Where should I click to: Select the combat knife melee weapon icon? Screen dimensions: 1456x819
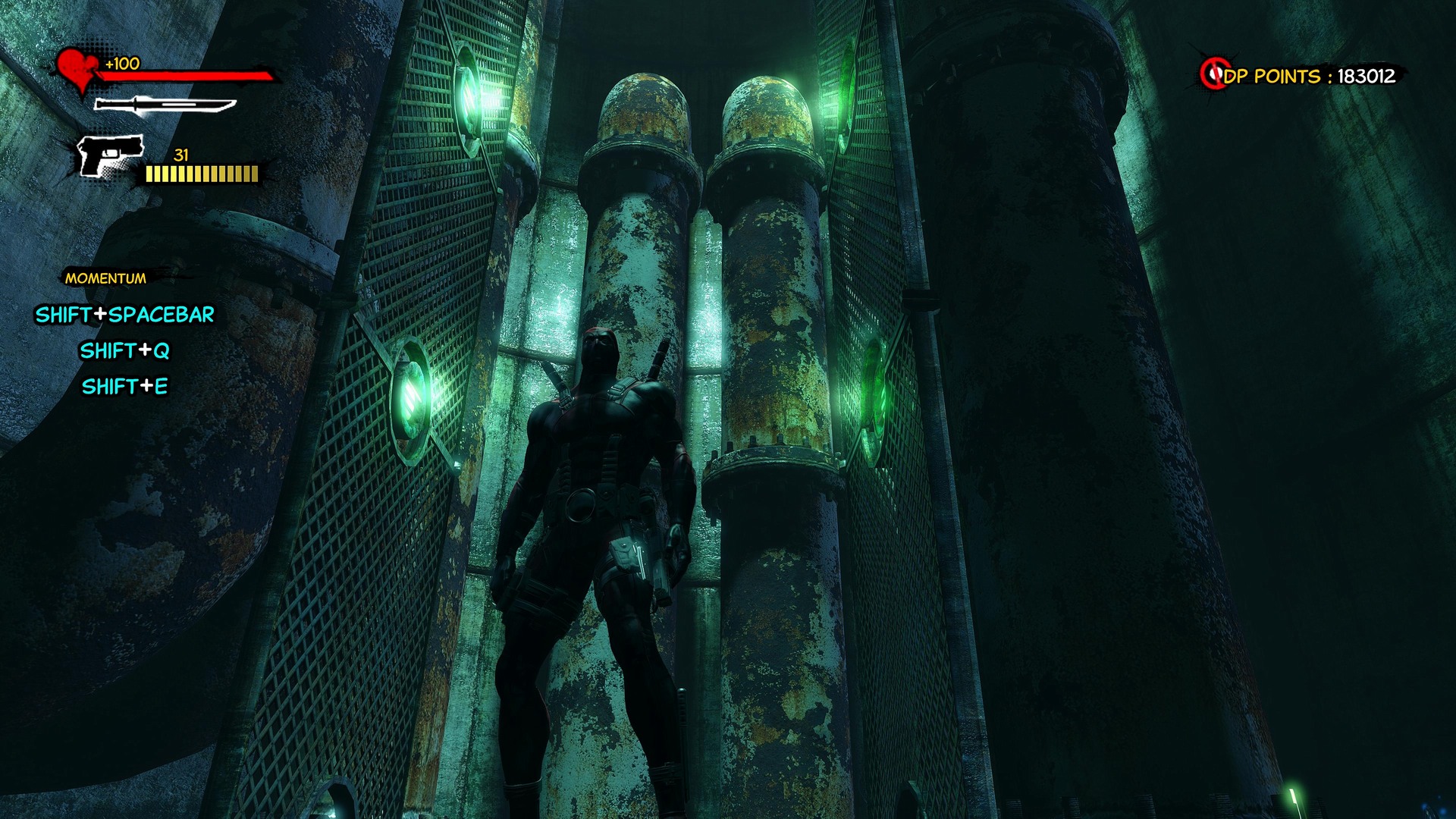coord(165,105)
